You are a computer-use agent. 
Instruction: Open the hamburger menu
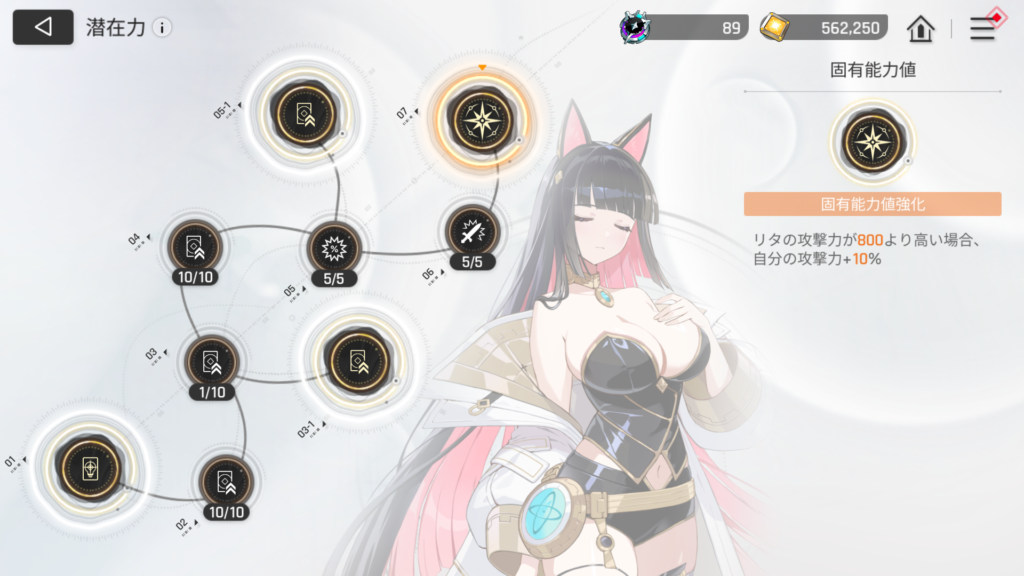click(983, 28)
